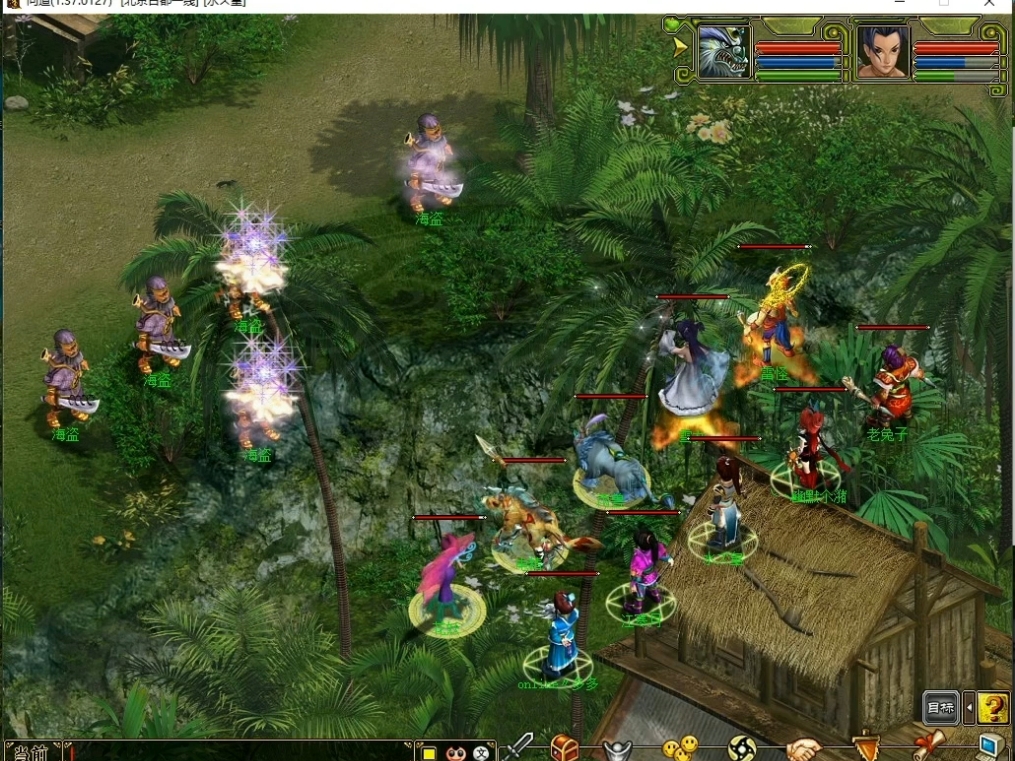The width and height of the screenshot is (1015, 761).
Task: Click the yellow arrow beside the pet portrait
Action: tap(681, 46)
